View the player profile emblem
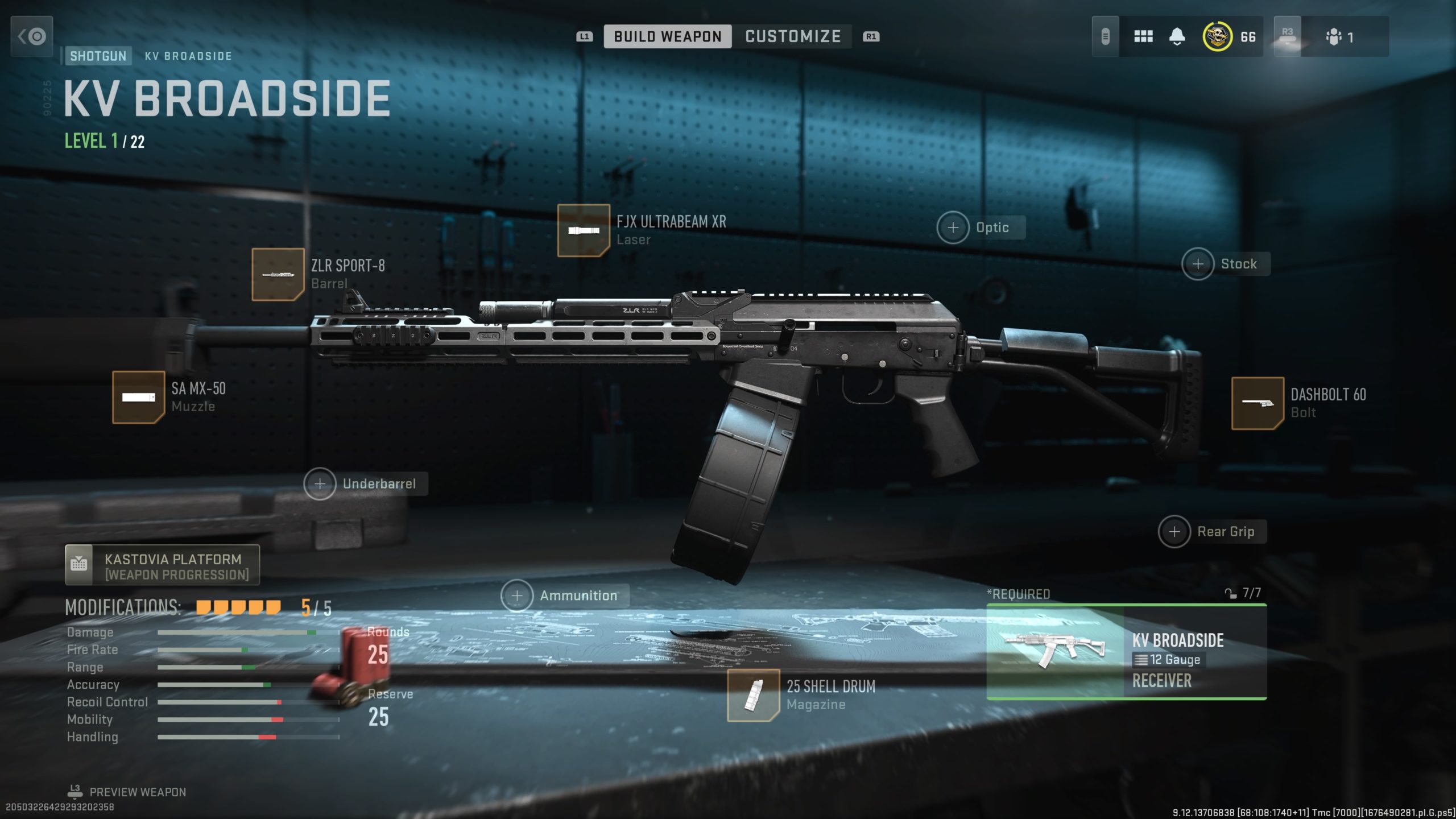 tap(1217, 37)
